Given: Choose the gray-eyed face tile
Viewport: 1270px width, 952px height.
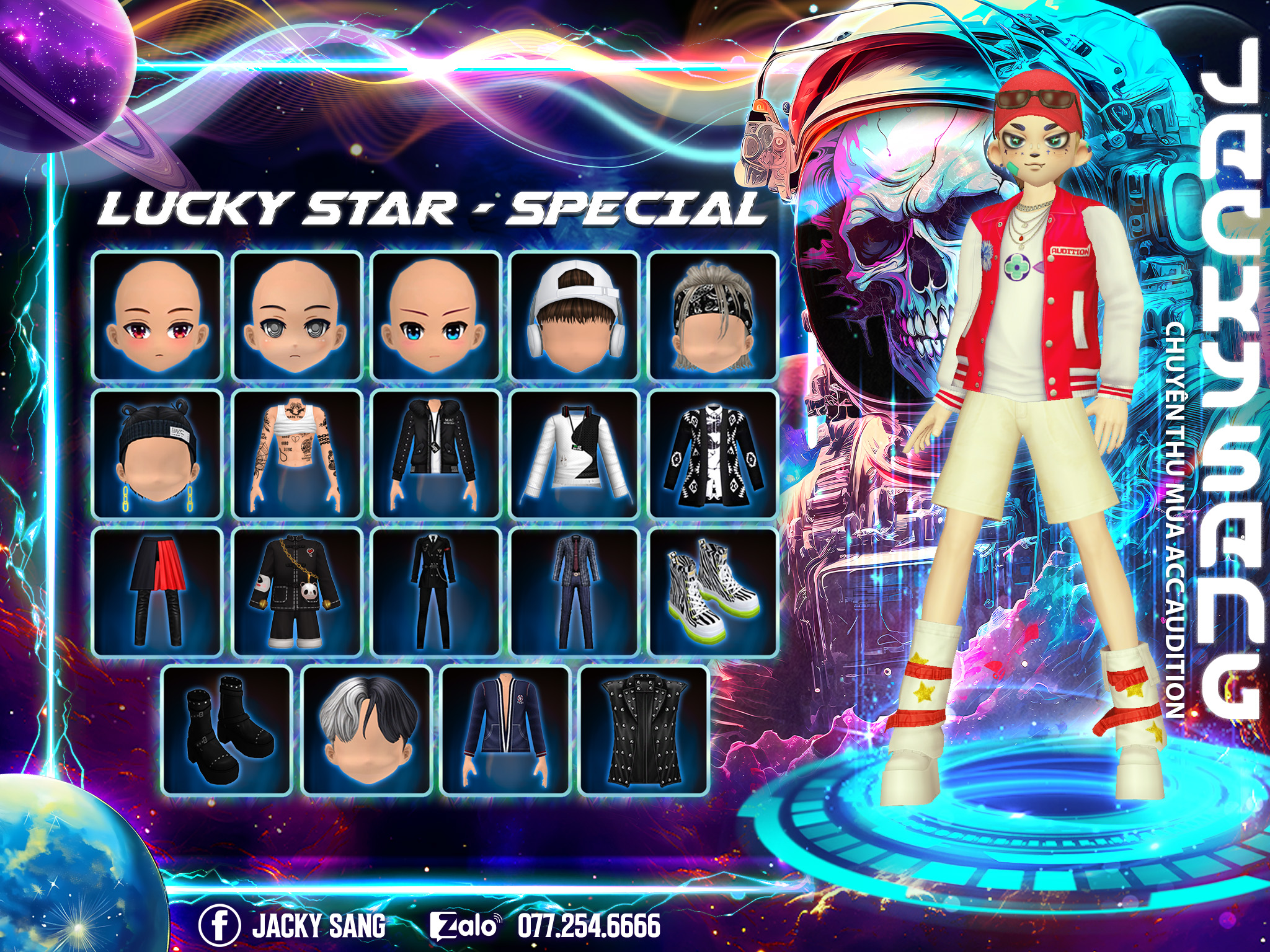Looking at the screenshot, I should click(x=297, y=316).
